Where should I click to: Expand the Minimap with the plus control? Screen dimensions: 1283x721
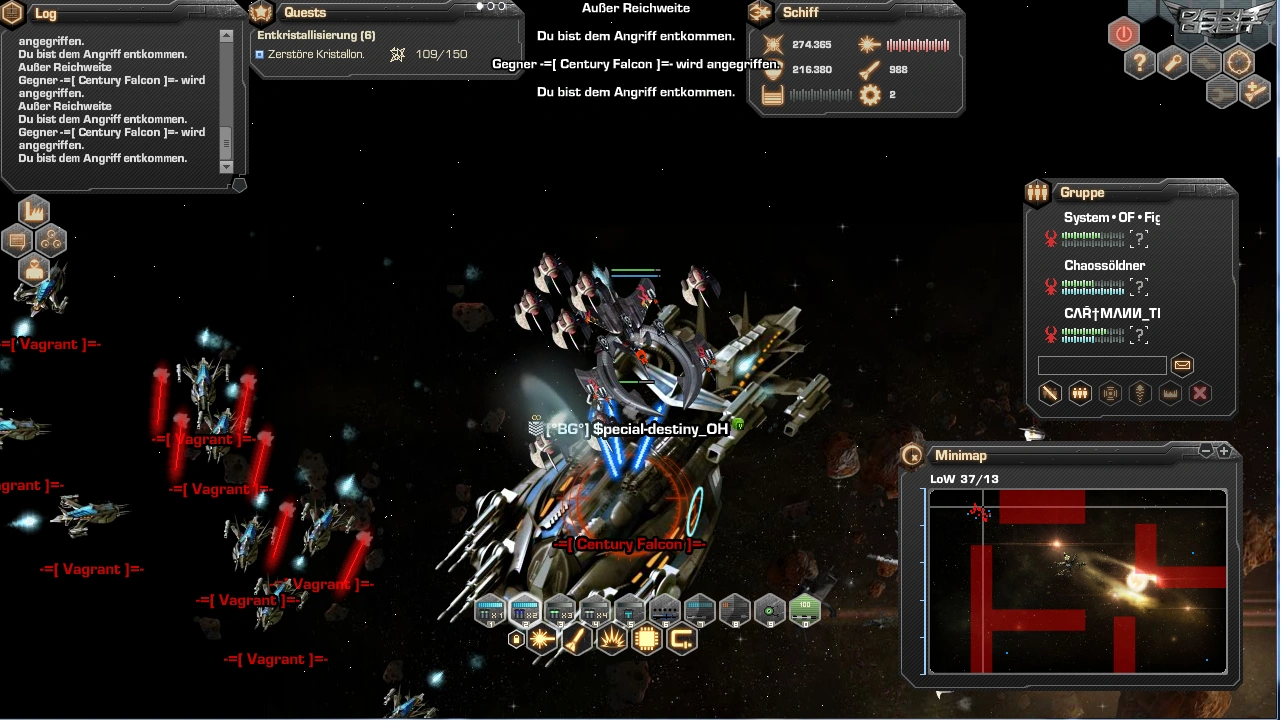(1224, 451)
